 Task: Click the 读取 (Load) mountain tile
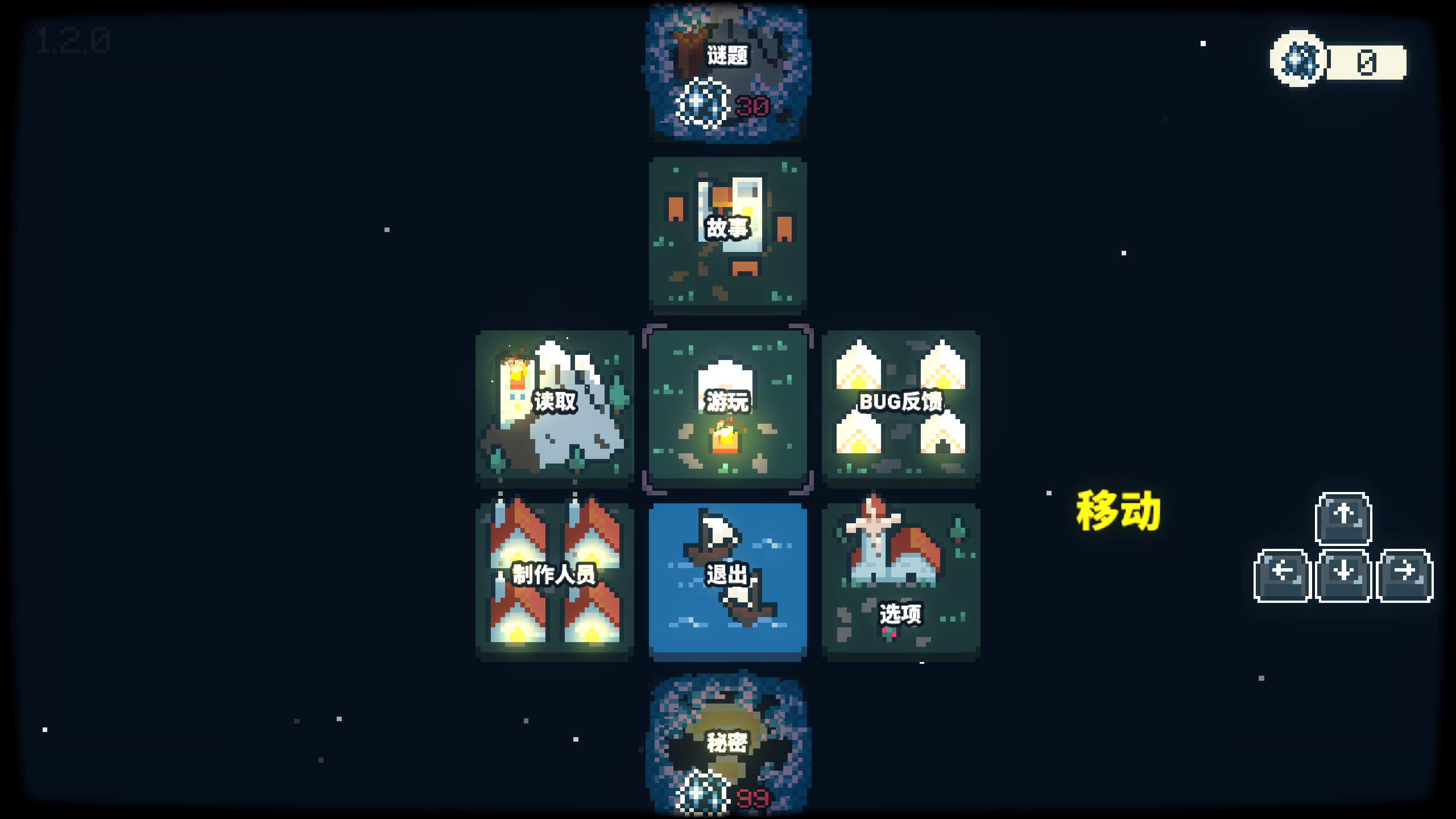pos(555,407)
